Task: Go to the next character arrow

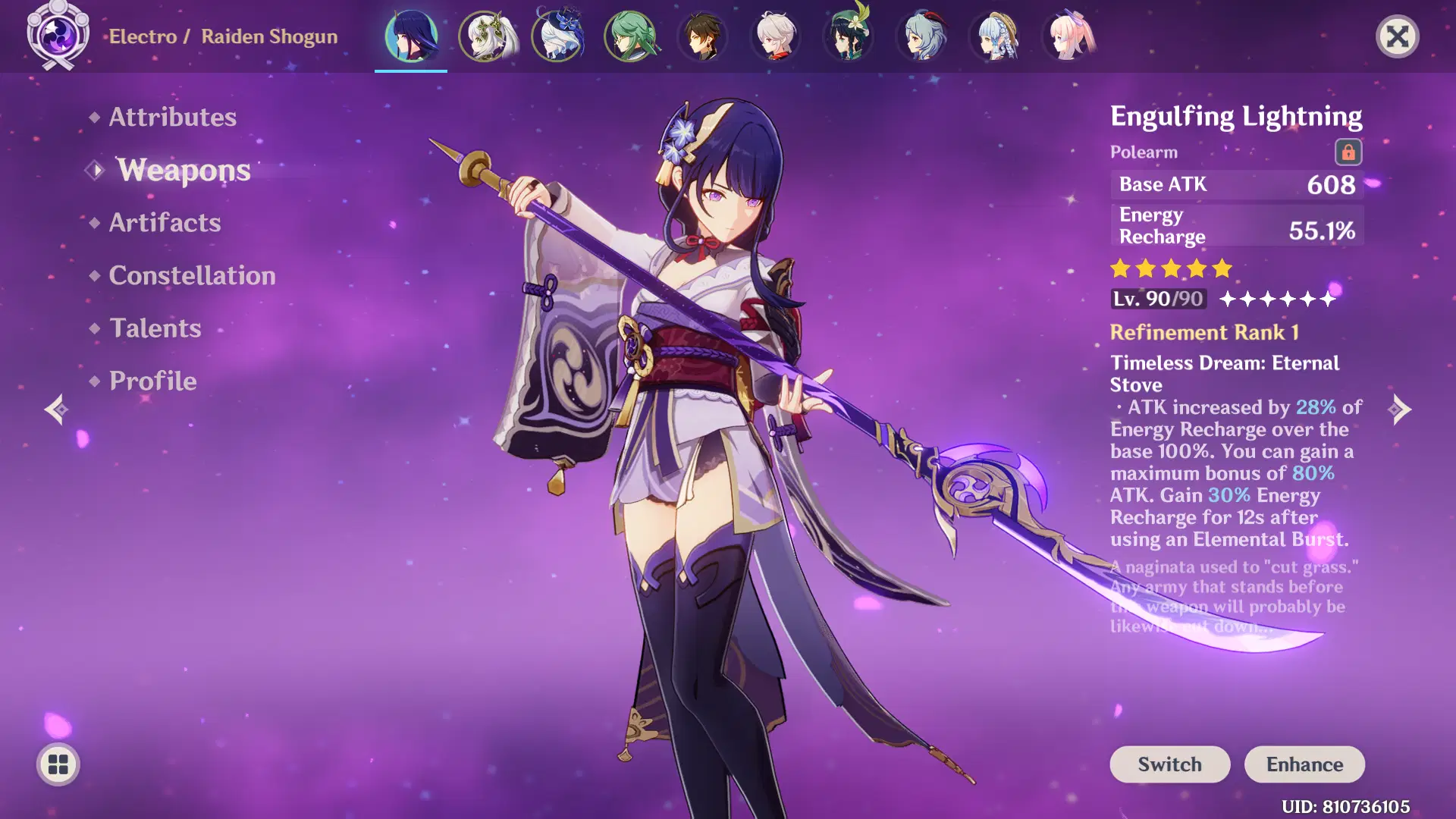Action: [1400, 409]
